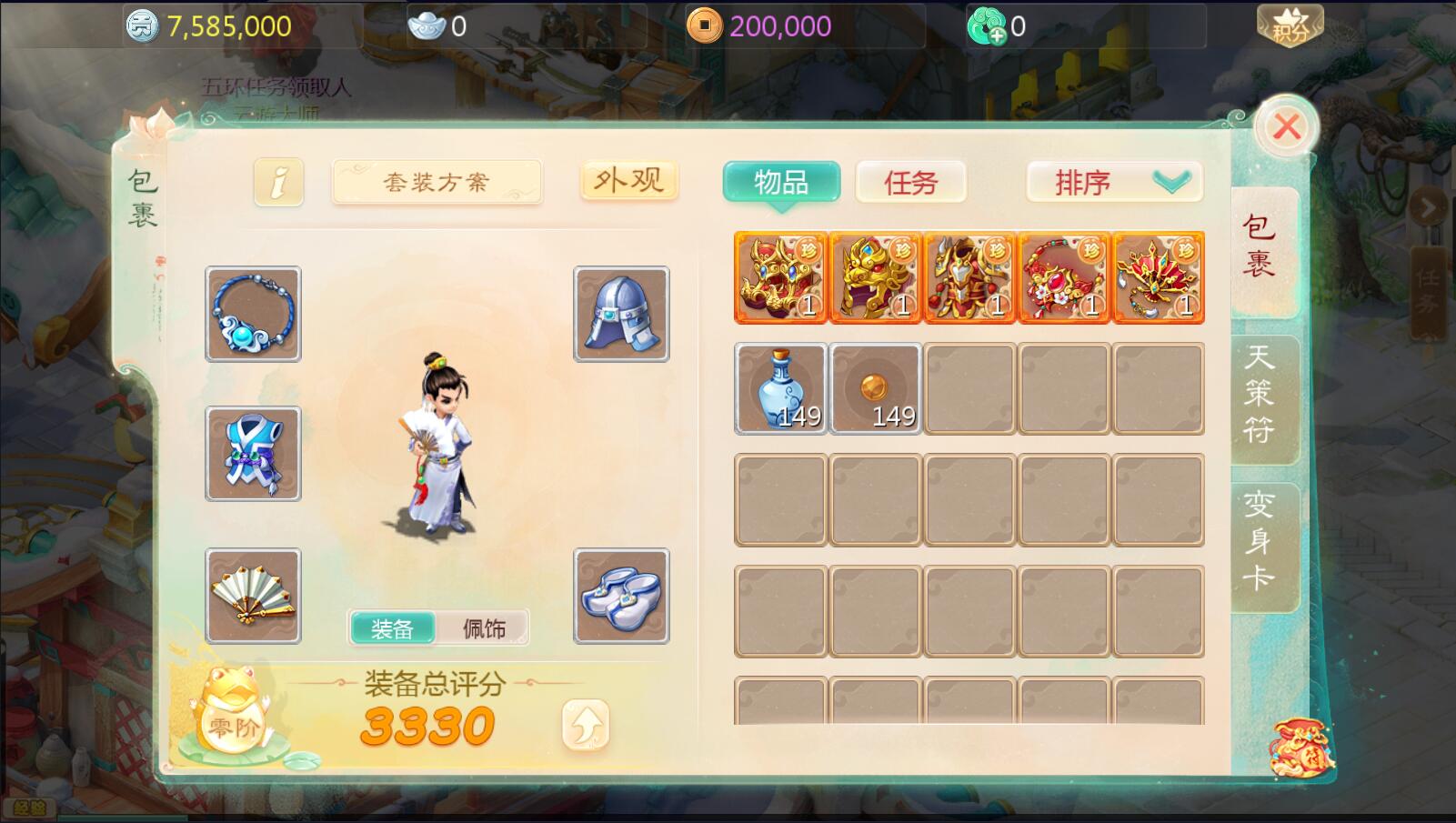
Task: Open the 积分 points badge
Action: tap(1289, 25)
